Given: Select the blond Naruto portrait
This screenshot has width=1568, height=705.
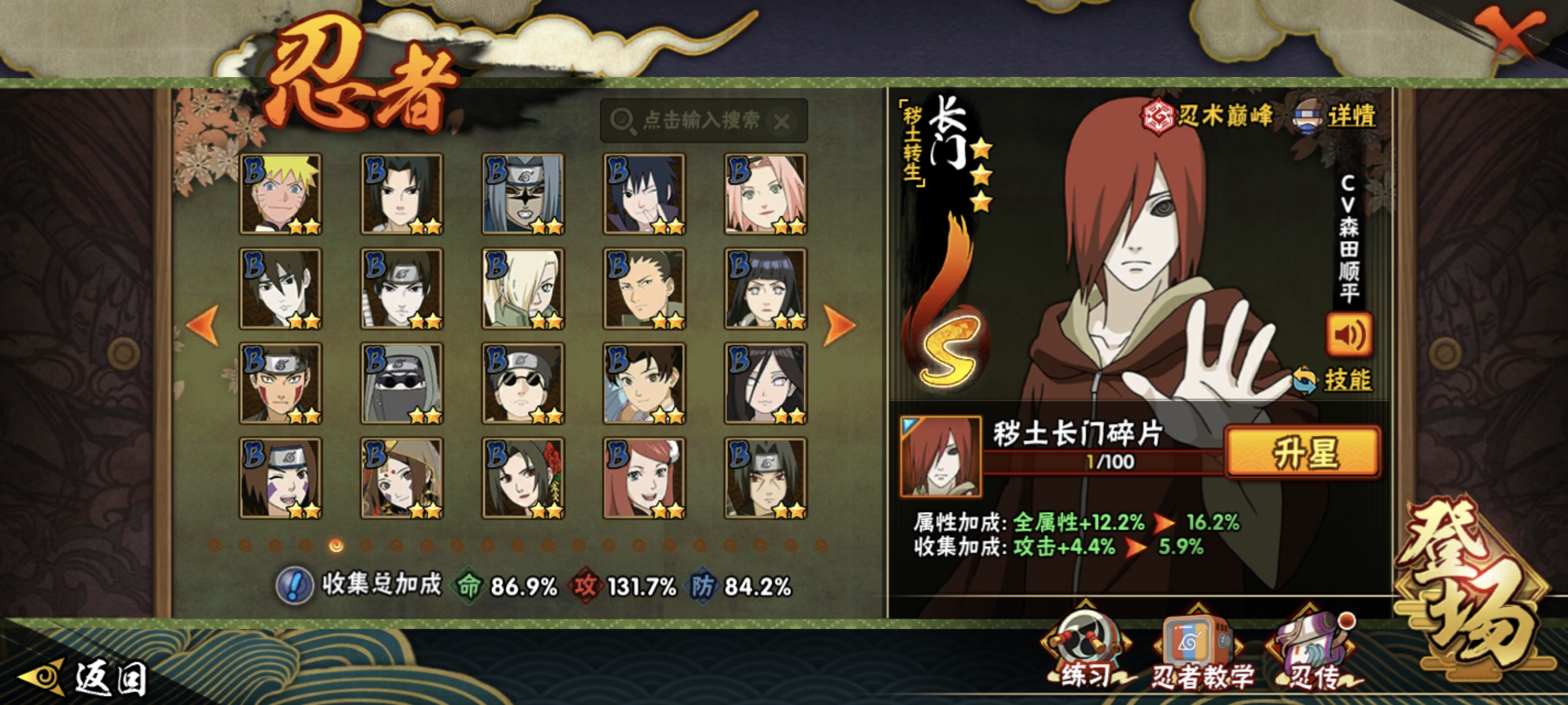Looking at the screenshot, I should point(280,194).
